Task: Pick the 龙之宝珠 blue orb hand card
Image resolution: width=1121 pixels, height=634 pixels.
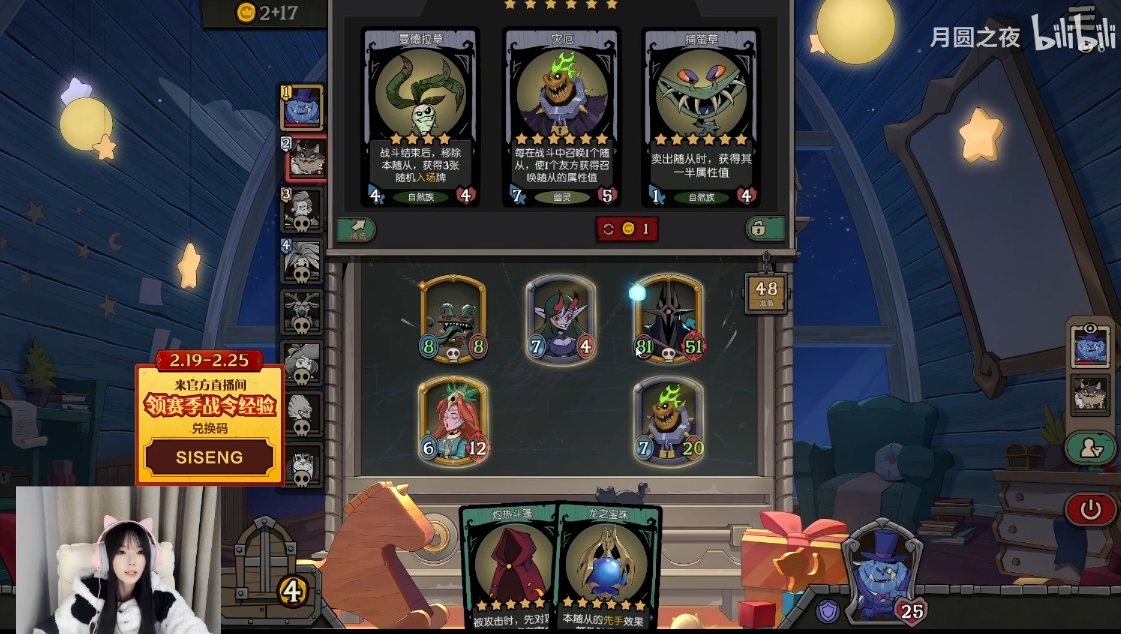Action: pyautogui.click(x=608, y=567)
